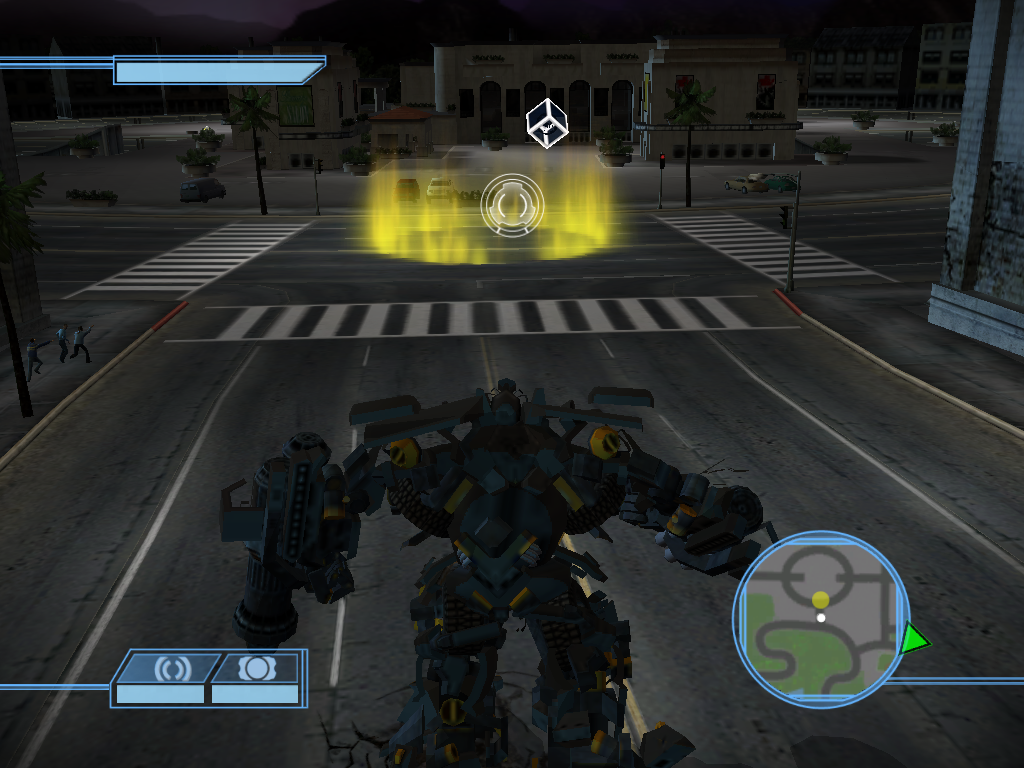Click the white cube objective marker
This screenshot has width=1024, height=768.
coord(547,124)
